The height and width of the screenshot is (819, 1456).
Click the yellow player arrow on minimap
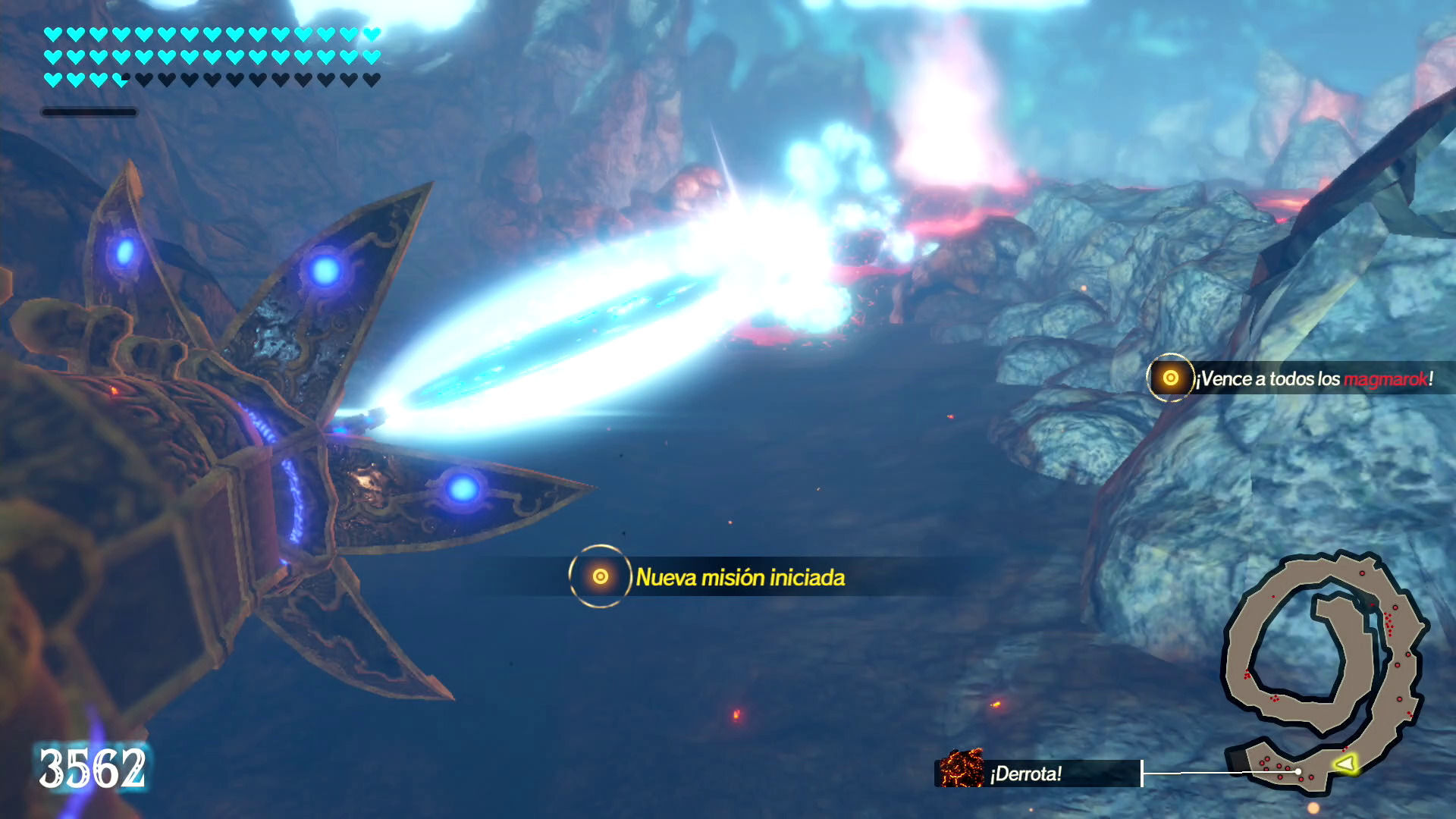point(1345,763)
